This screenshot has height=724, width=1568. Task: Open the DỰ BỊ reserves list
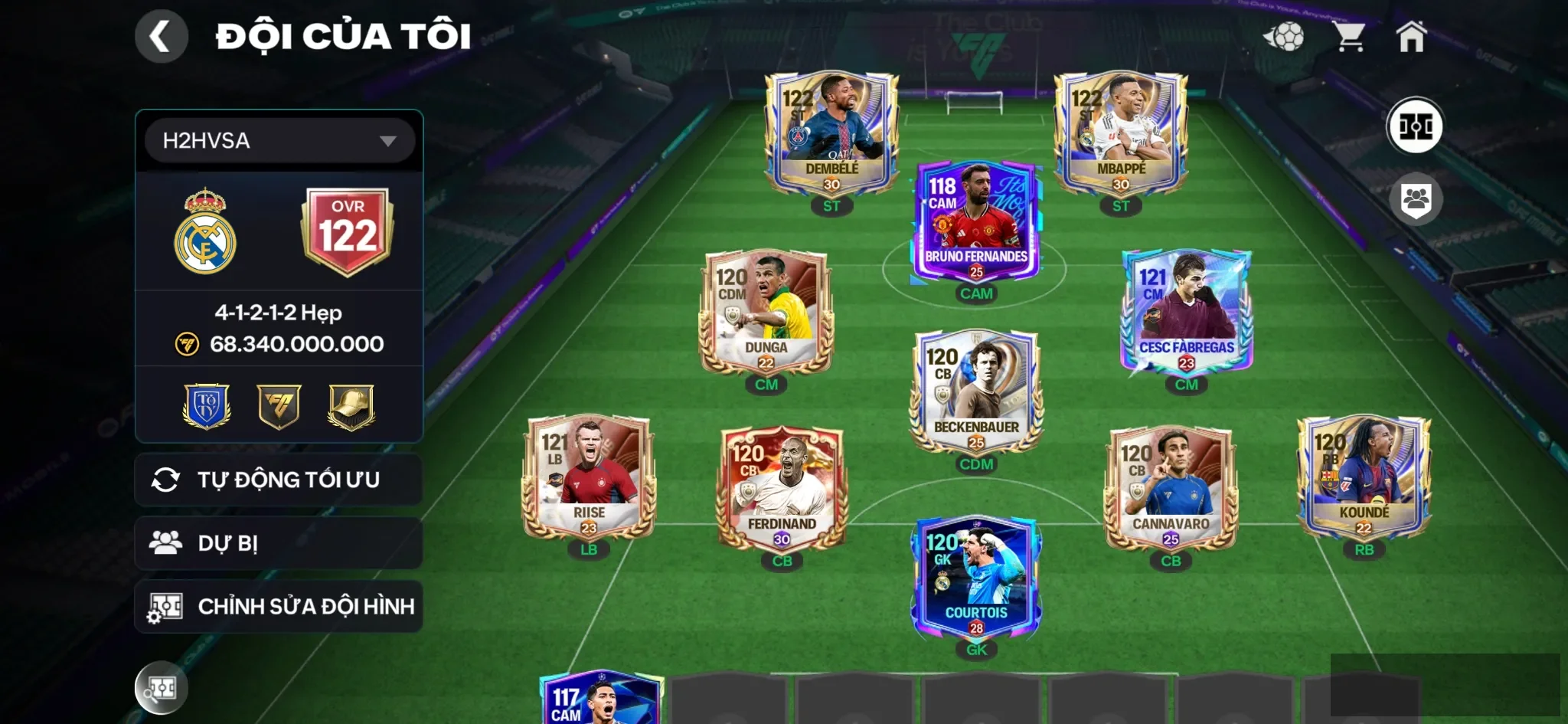pyautogui.click(x=279, y=543)
